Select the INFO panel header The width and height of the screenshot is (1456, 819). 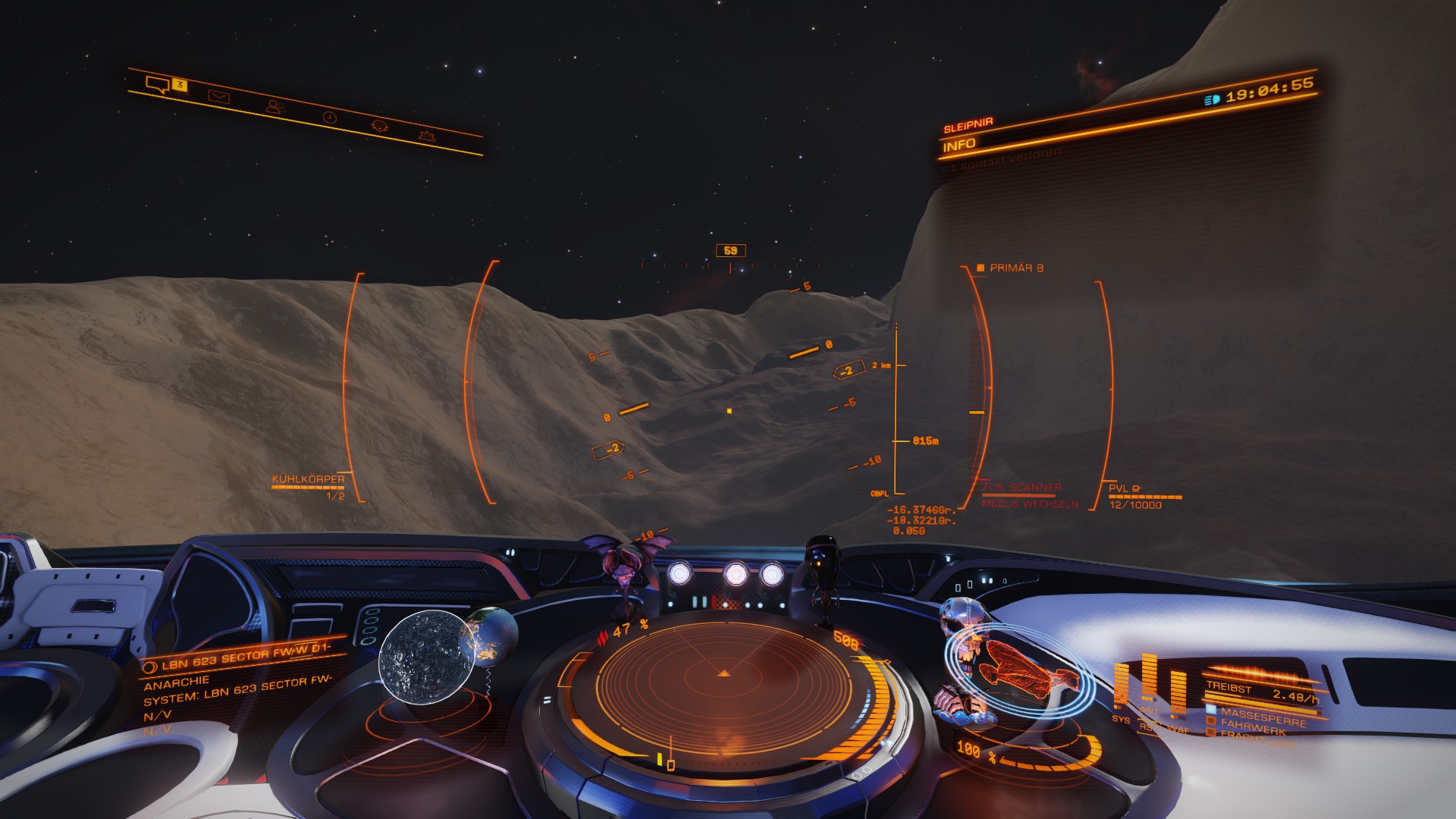959,145
